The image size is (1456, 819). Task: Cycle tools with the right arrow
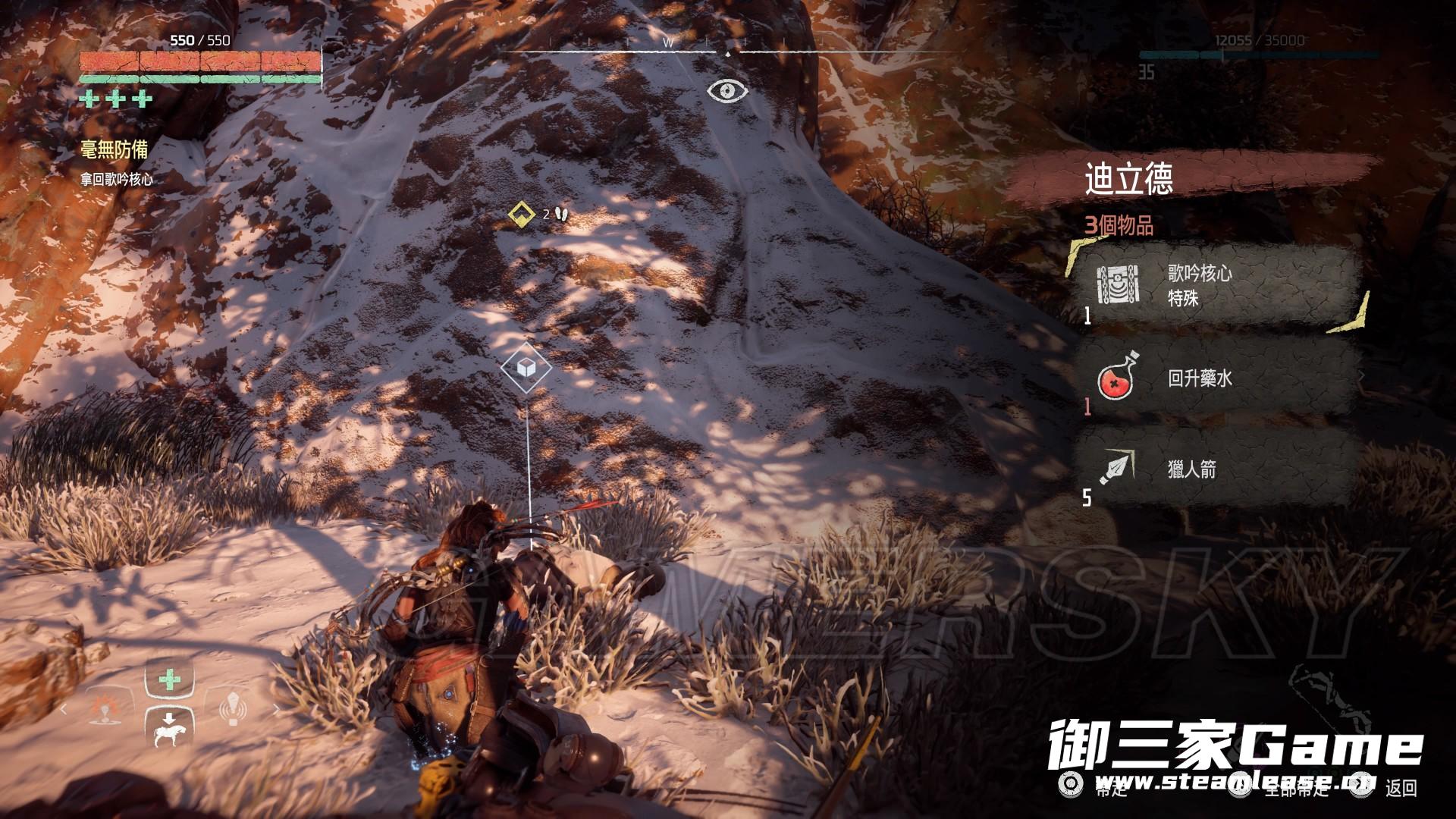pos(276,710)
